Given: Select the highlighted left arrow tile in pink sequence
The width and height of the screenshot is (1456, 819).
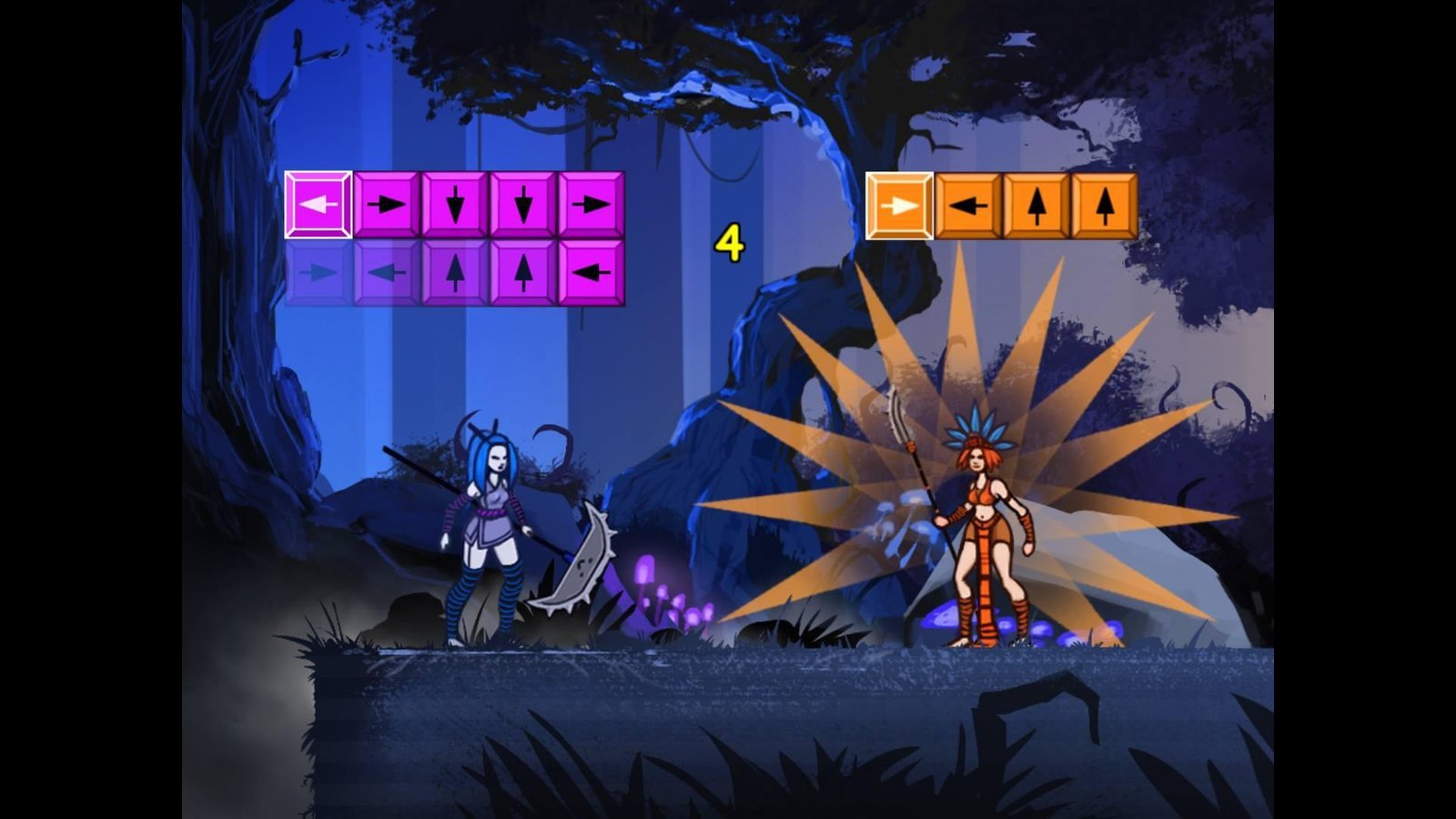Looking at the screenshot, I should pyautogui.click(x=318, y=205).
